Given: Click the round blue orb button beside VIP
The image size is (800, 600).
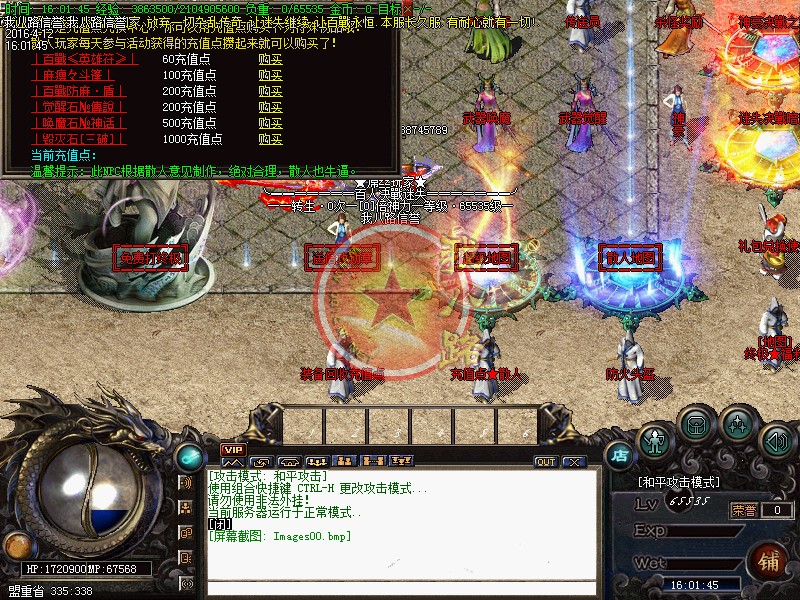Looking at the screenshot, I should (x=187, y=458).
